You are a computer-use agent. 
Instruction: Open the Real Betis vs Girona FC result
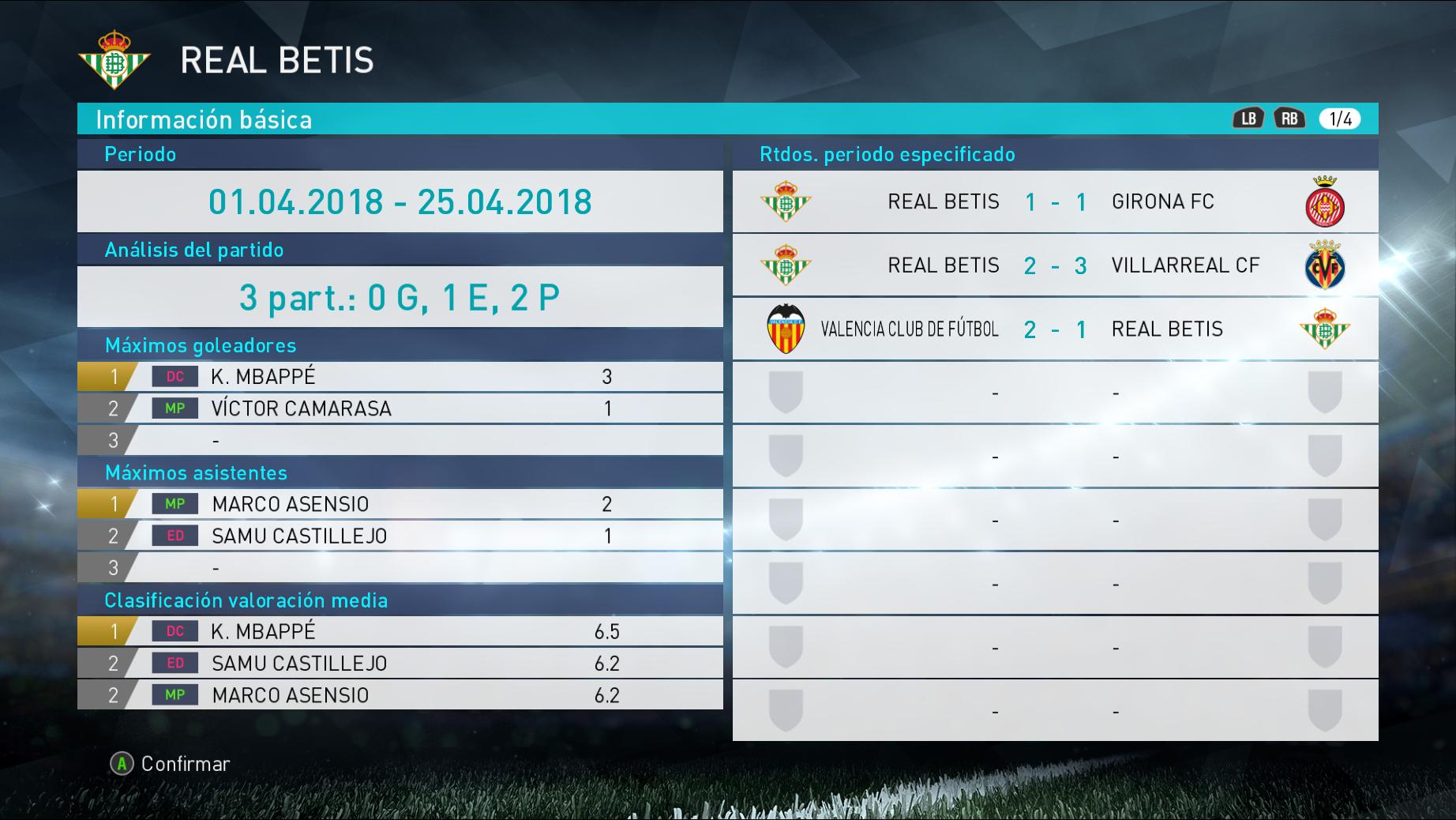tap(1055, 201)
